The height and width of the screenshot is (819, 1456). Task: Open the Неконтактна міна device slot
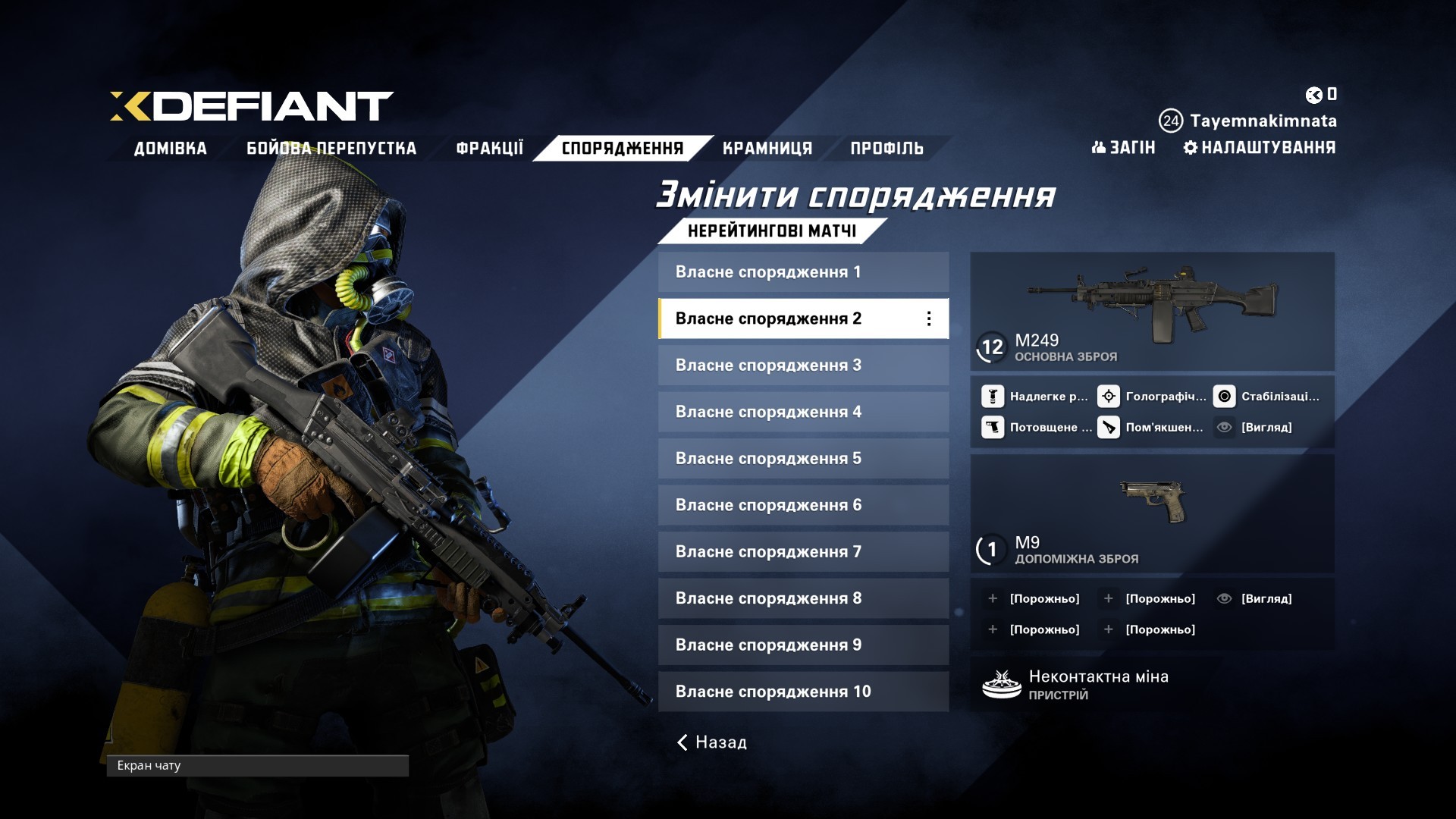(1151, 684)
